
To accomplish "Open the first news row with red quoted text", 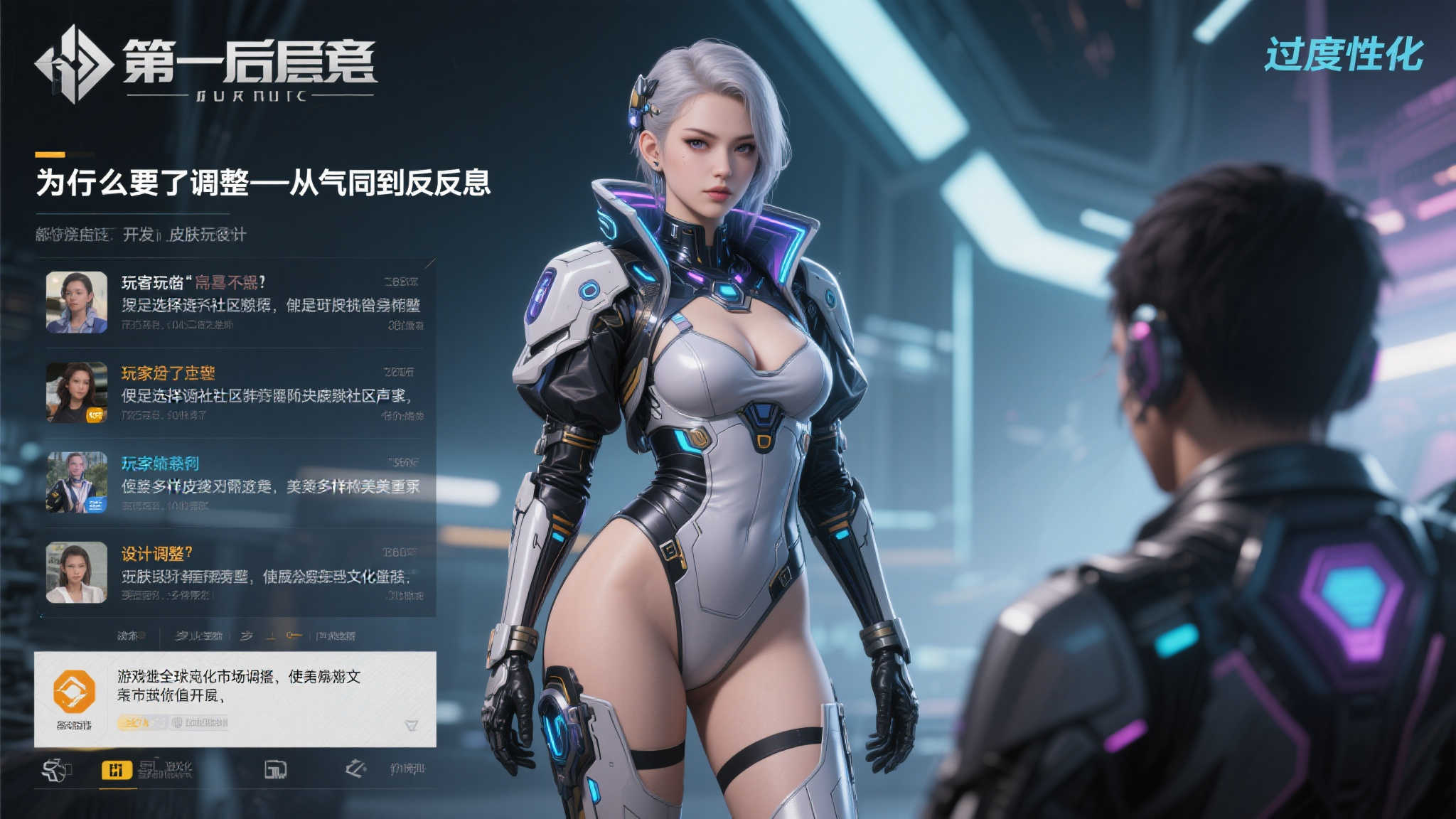I will point(235,302).
